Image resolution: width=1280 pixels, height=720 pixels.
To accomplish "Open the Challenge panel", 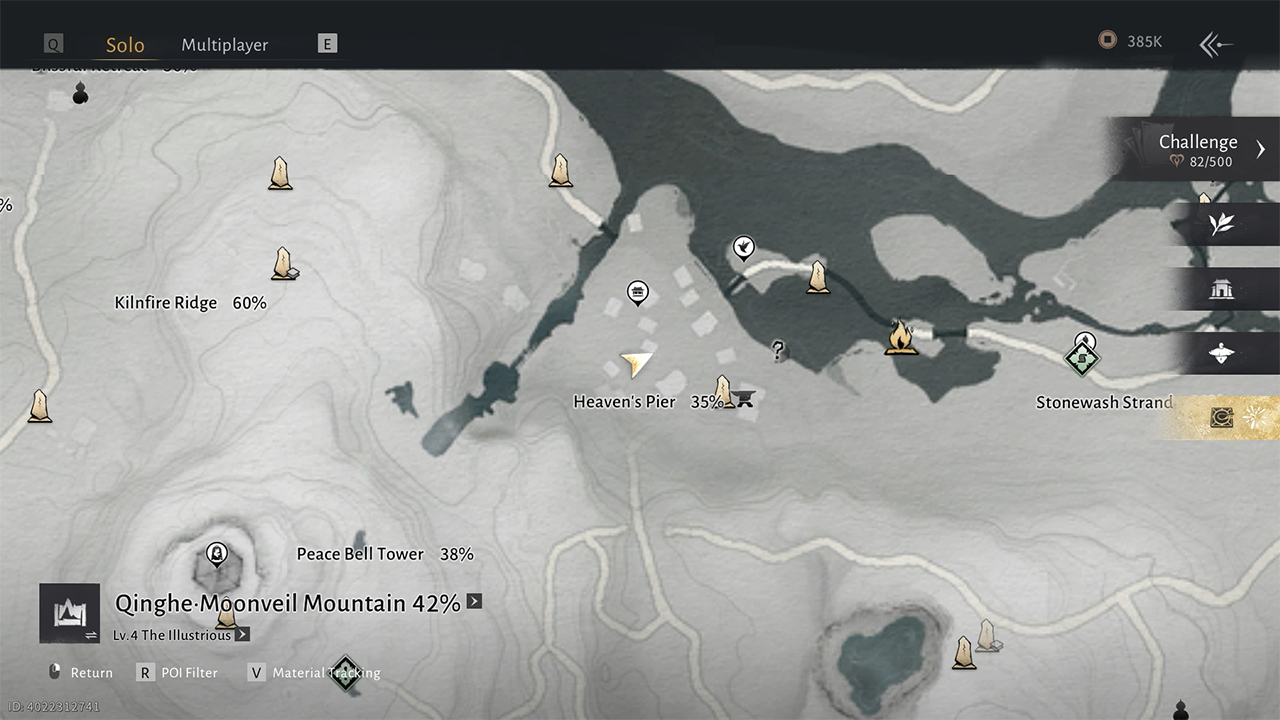I will click(1197, 149).
